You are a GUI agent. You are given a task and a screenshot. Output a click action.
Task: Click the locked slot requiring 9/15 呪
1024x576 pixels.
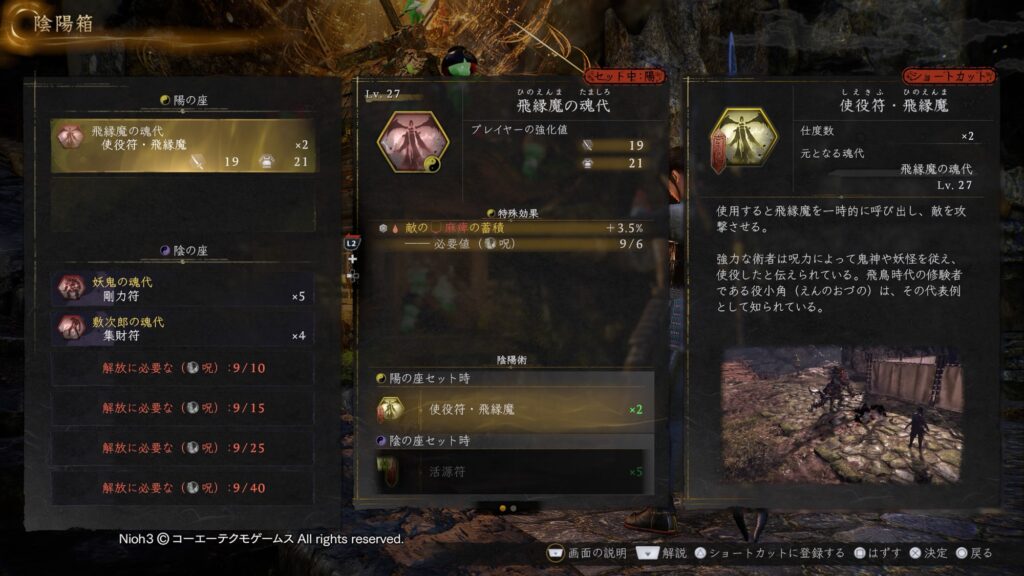[x=184, y=408]
